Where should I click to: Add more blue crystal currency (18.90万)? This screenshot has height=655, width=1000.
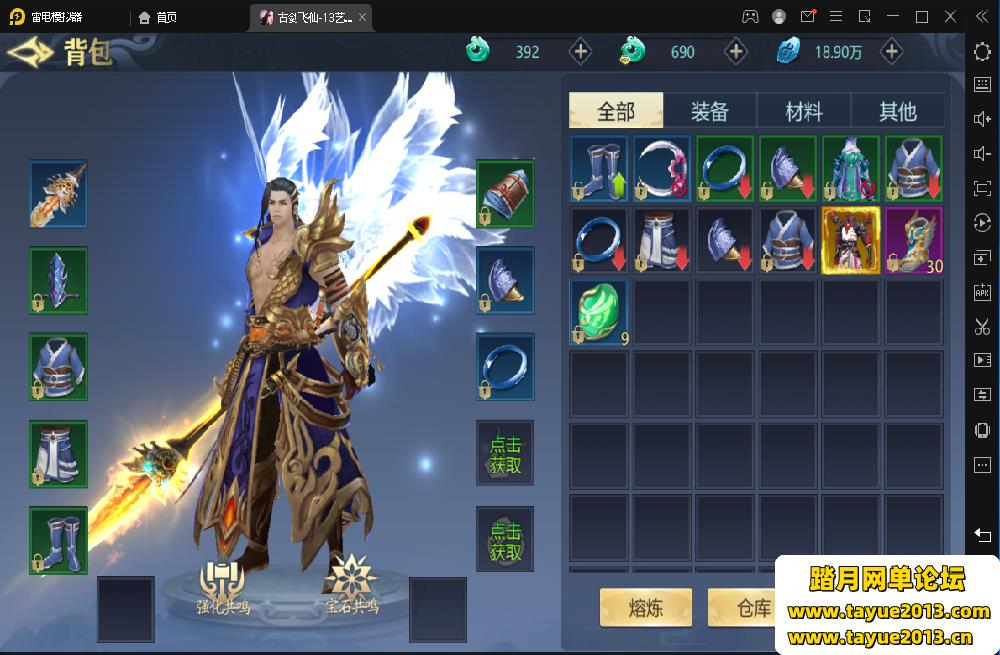[891, 52]
